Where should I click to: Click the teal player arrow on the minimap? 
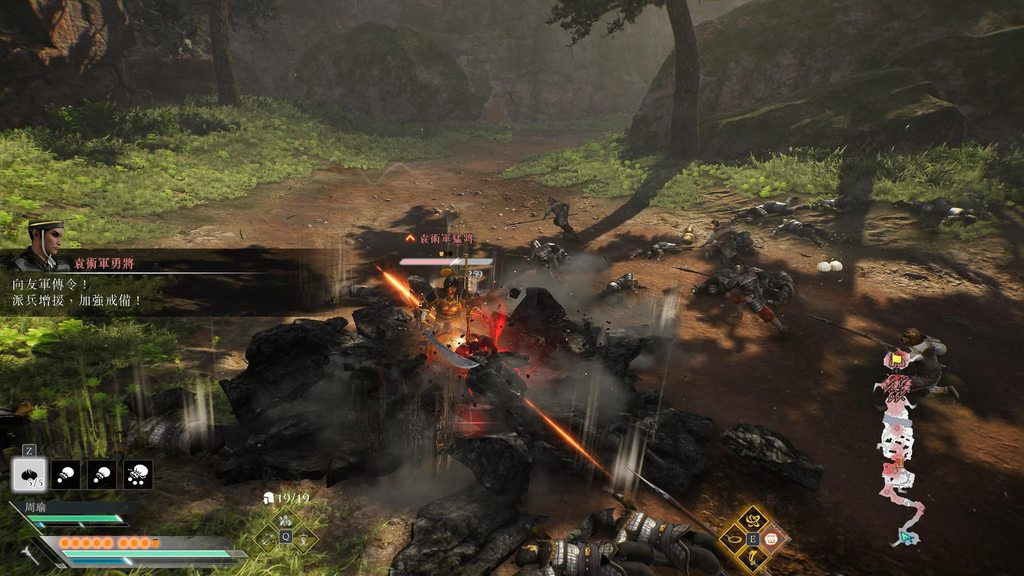[906, 537]
